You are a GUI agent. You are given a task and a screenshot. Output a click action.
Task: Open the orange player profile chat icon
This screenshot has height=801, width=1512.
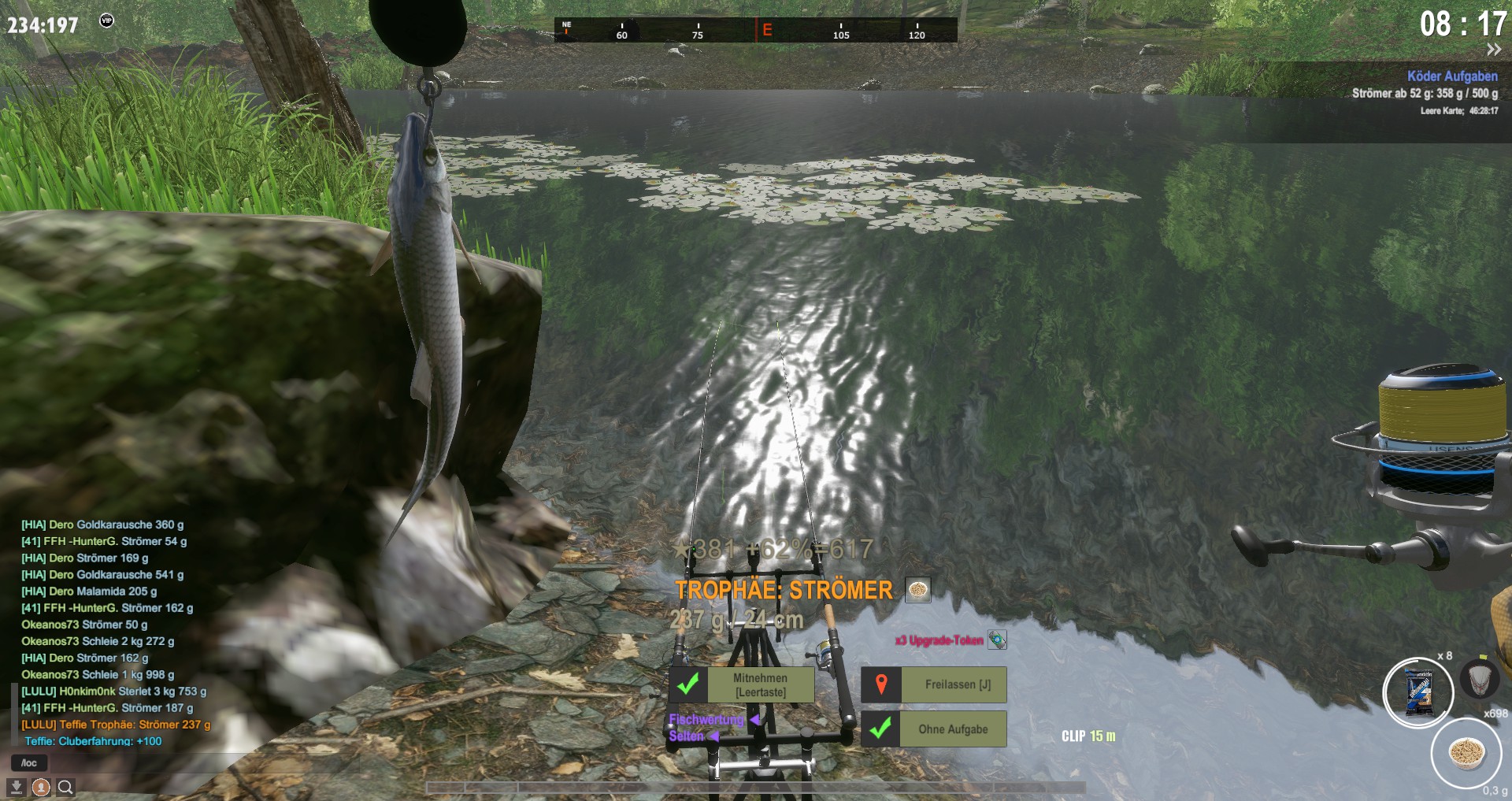[41, 787]
